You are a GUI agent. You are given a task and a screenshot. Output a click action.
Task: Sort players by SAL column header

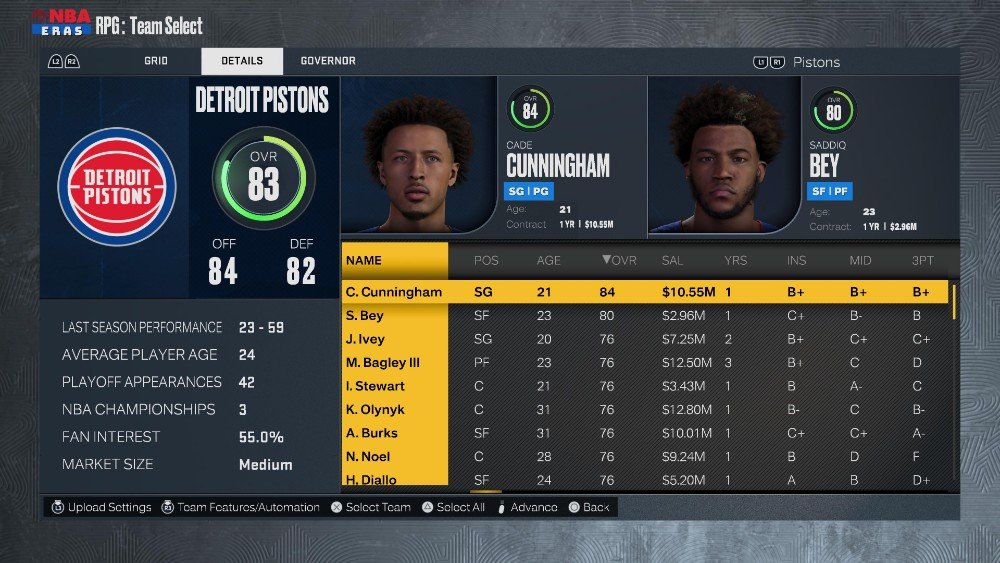point(673,261)
